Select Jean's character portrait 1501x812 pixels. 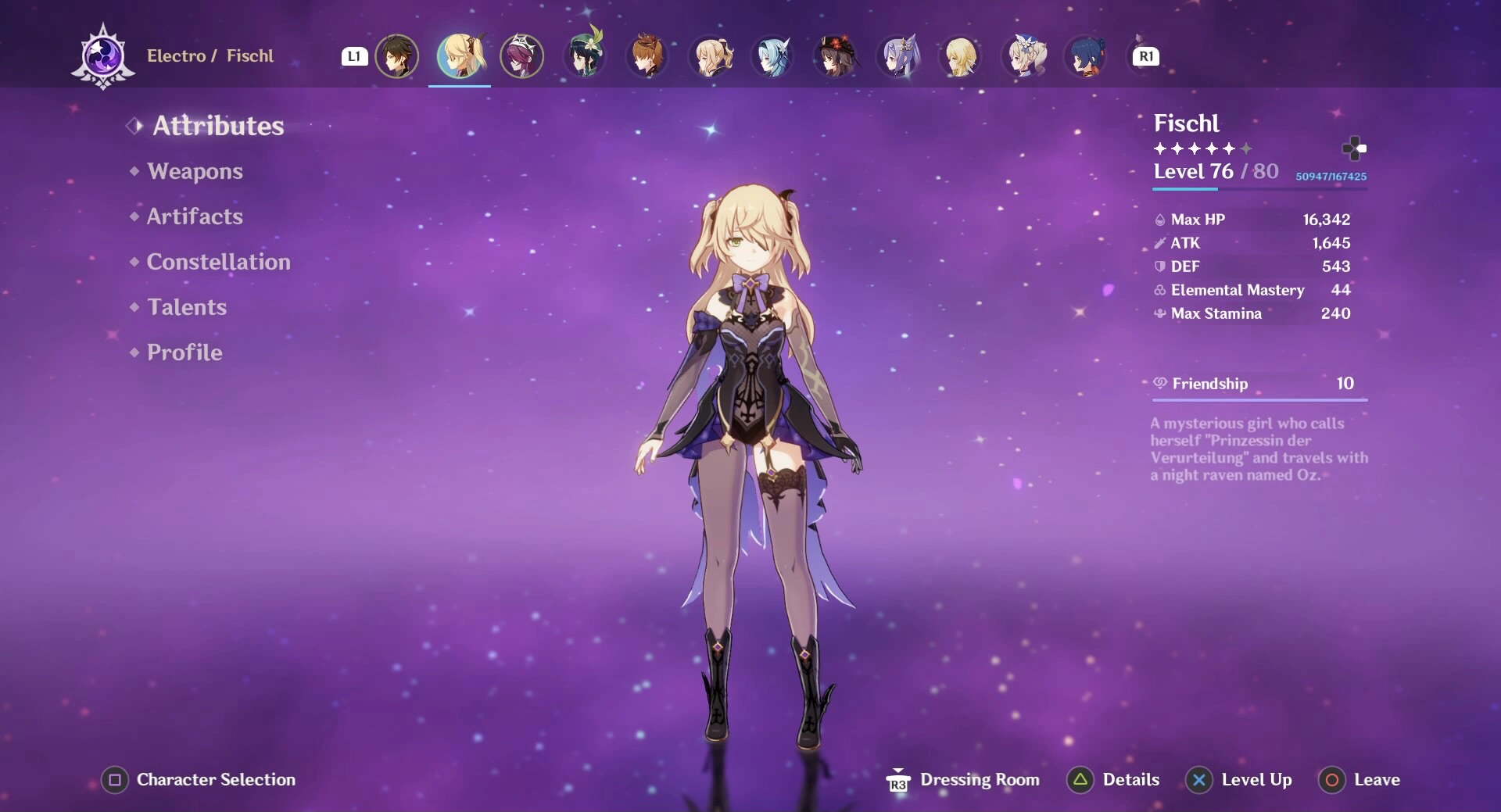point(710,55)
